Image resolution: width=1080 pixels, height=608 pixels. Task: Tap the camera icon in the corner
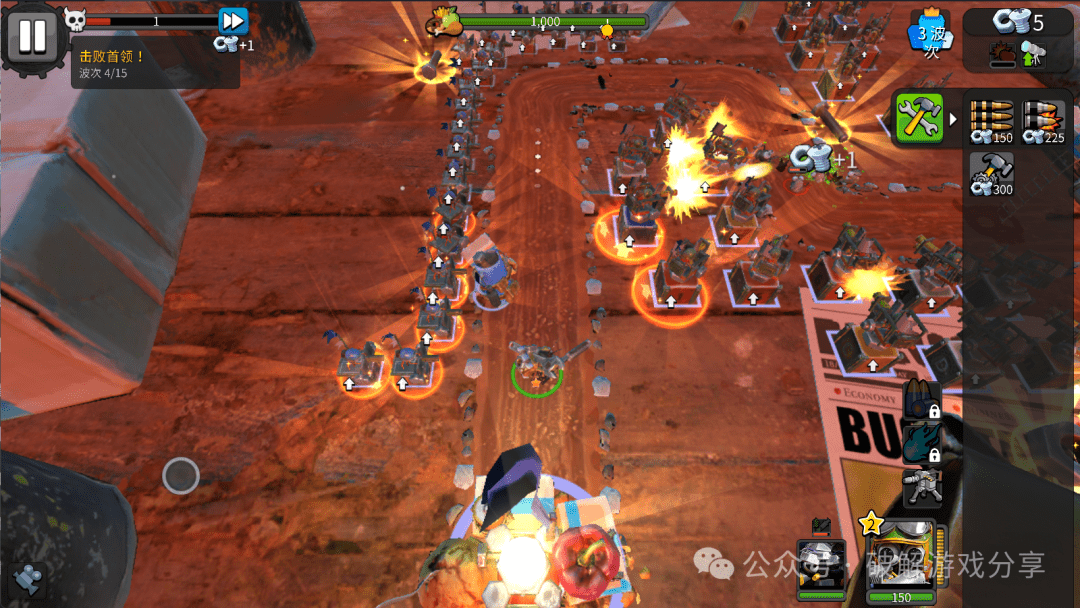(x=28, y=579)
